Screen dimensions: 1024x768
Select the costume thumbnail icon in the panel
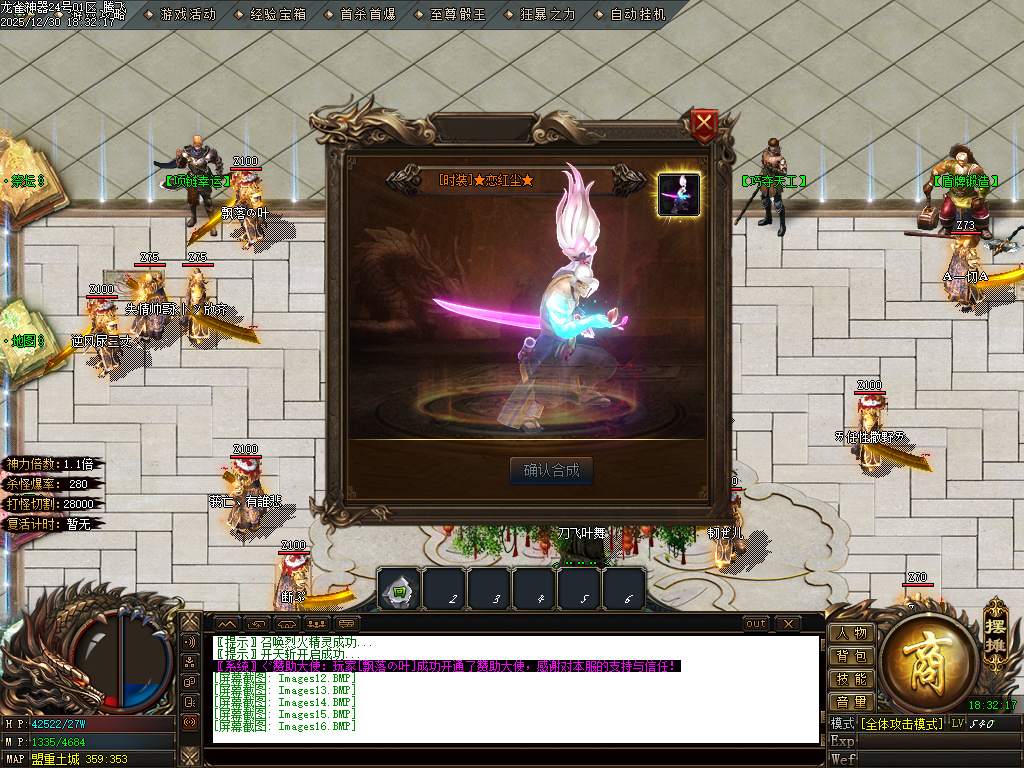pyautogui.click(x=679, y=193)
